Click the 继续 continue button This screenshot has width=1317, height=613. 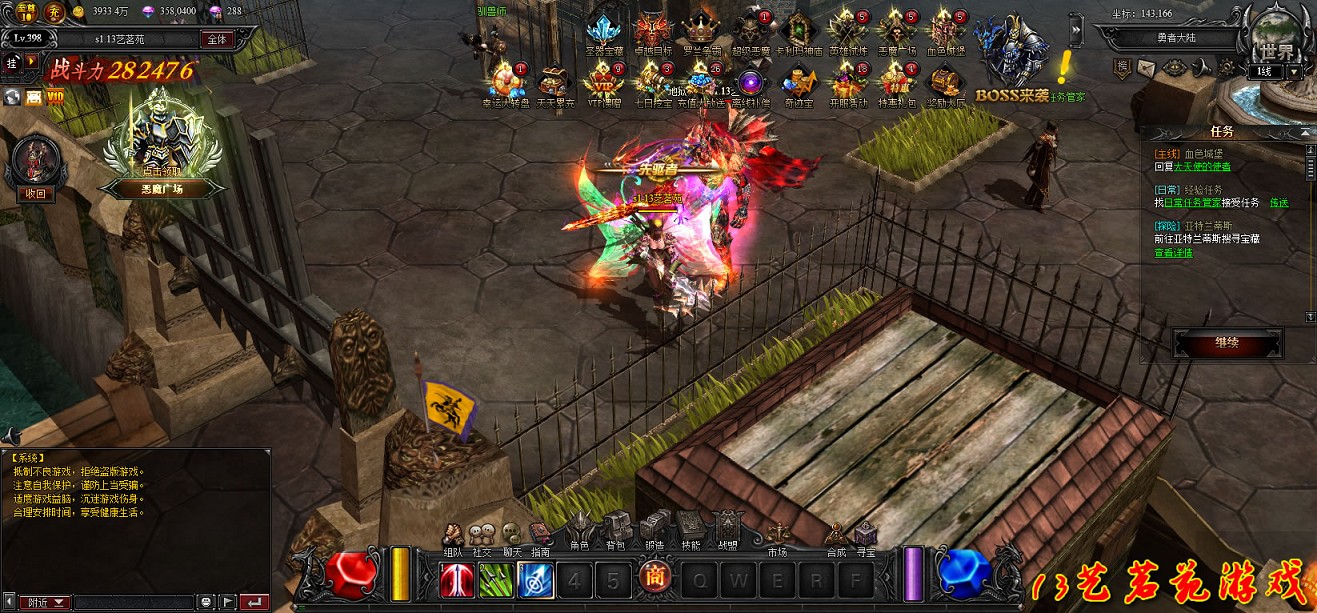click(1227, 343)
